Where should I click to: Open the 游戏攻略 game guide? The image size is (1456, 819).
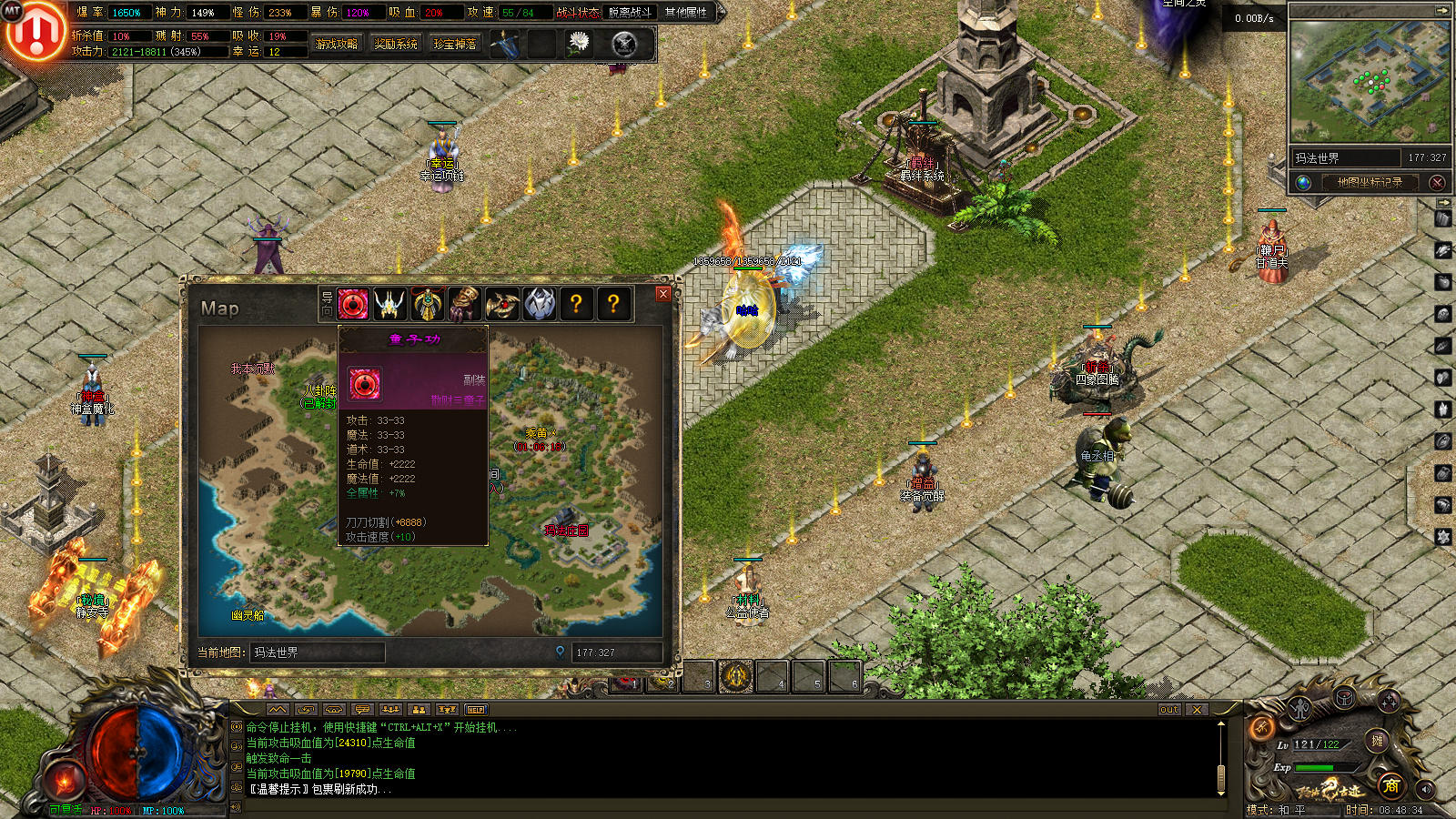(337, 44)
